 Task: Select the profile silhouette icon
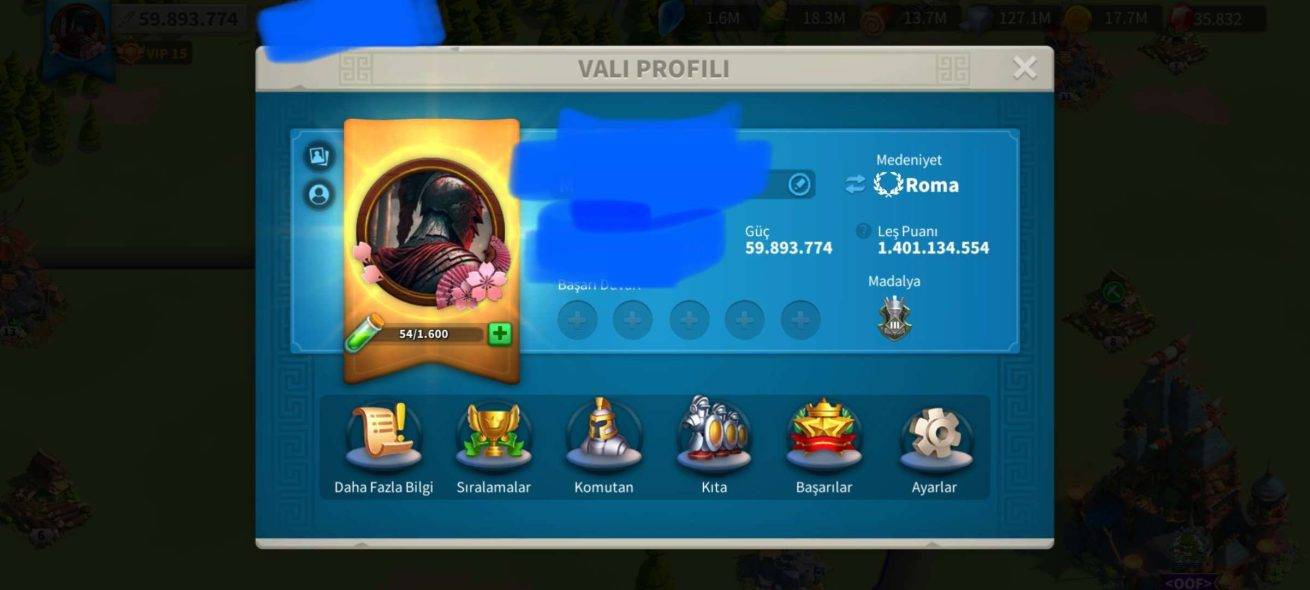[319, 194]
